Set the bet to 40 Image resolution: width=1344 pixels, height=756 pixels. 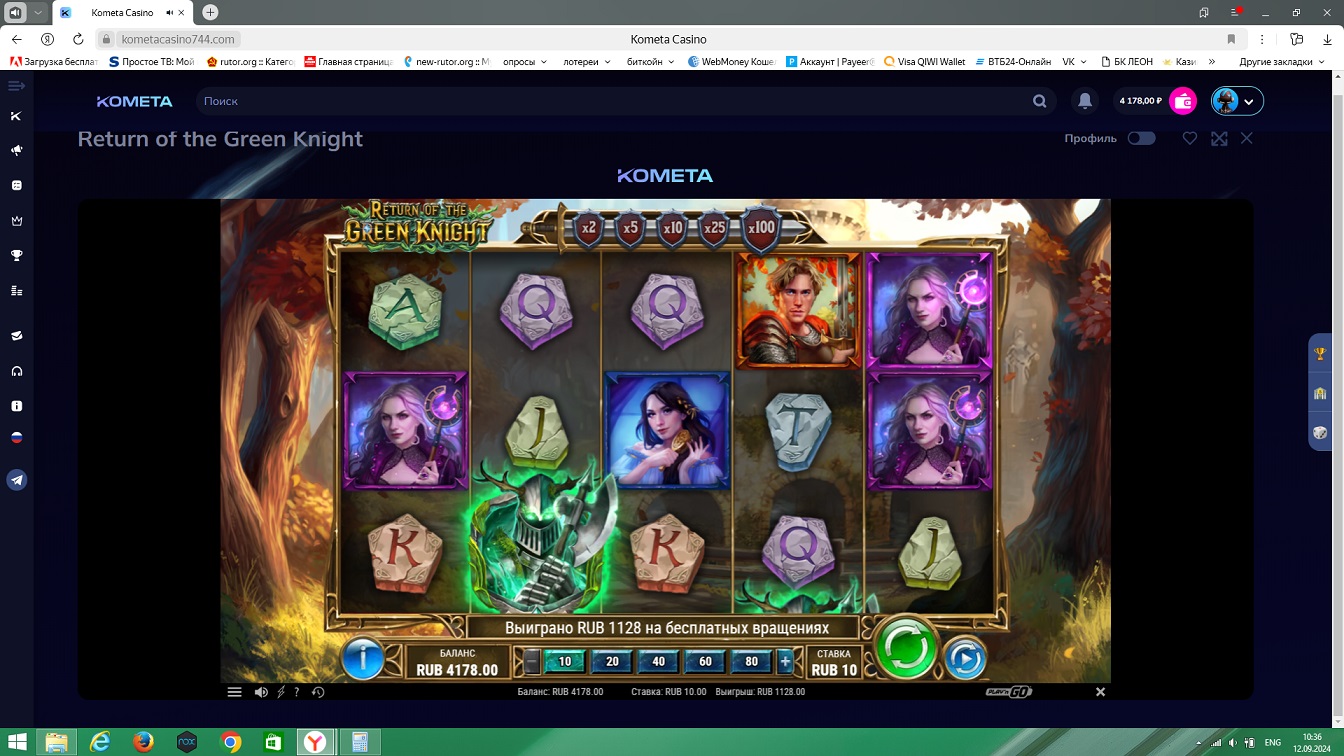pyautogui.click(x=658, y=661)
